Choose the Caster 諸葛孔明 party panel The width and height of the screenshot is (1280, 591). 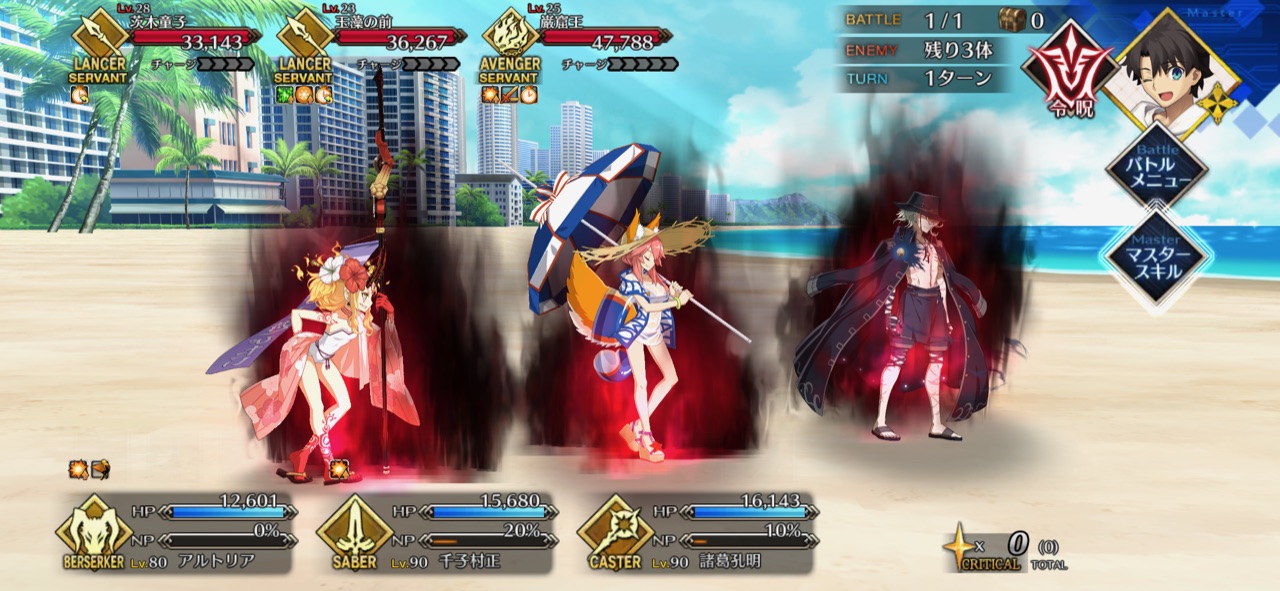(x=695, y=533)
